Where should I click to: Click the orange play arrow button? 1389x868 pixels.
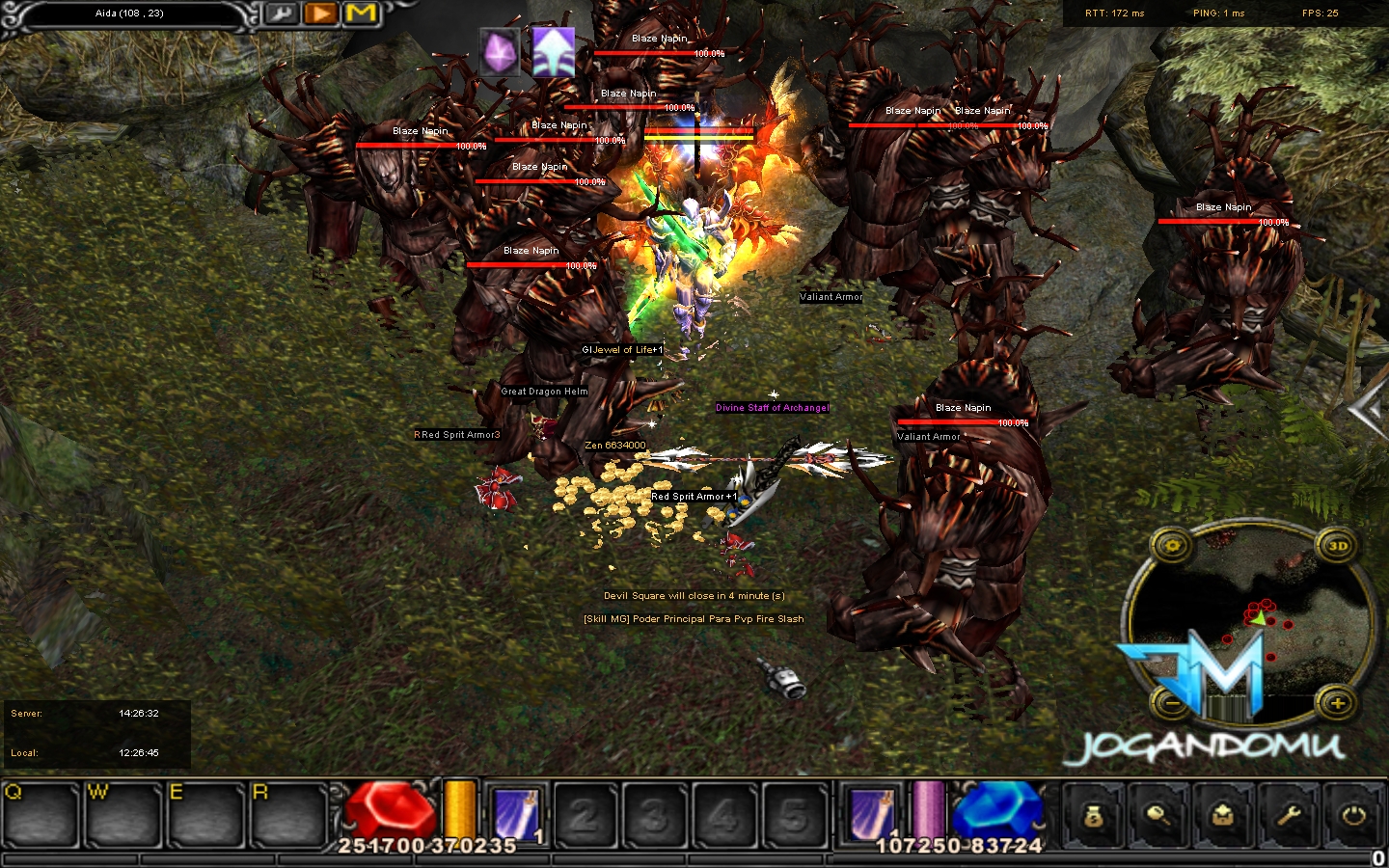321,14
